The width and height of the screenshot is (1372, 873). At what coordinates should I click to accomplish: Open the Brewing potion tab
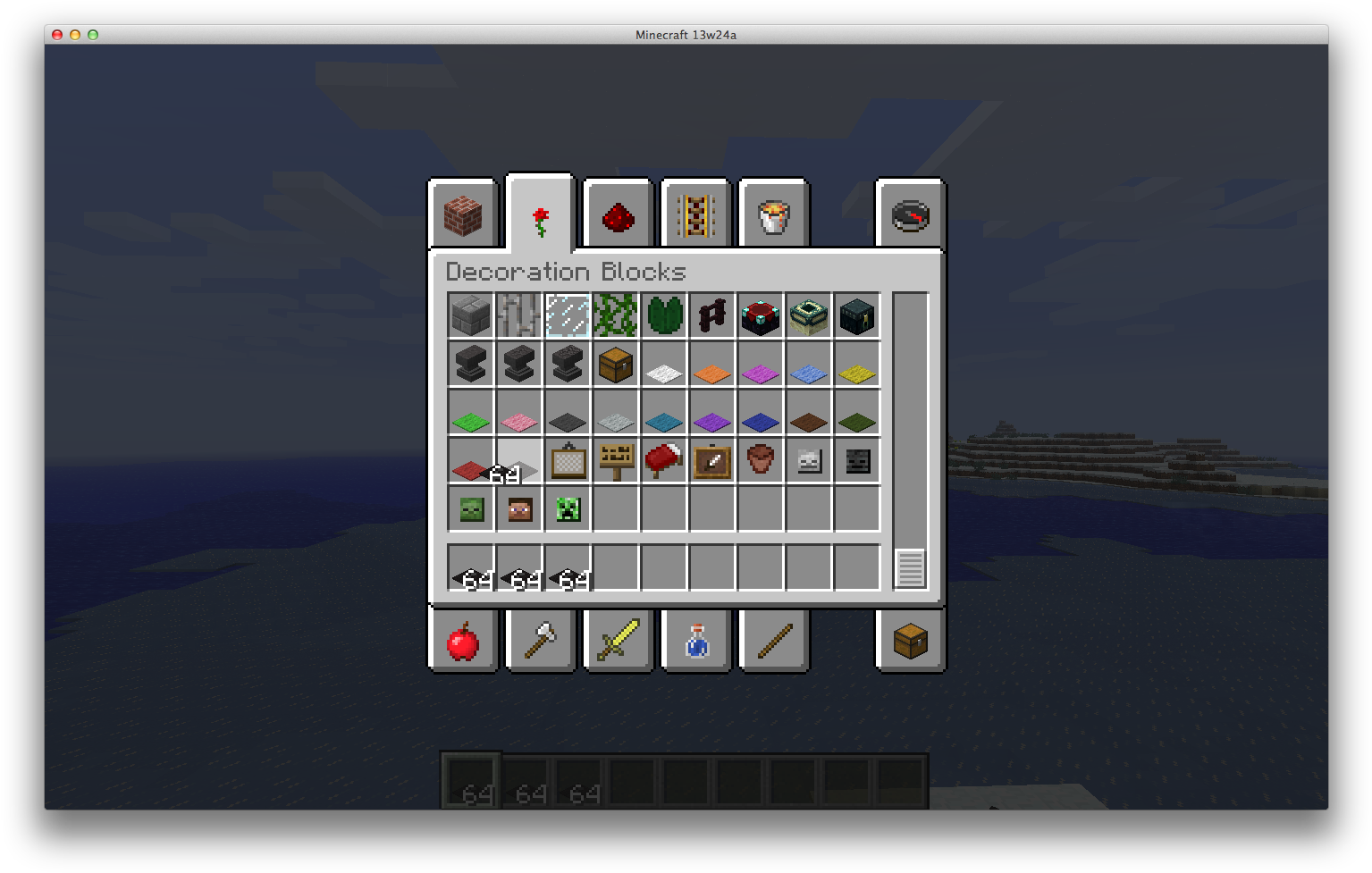(x=696, y=641)
